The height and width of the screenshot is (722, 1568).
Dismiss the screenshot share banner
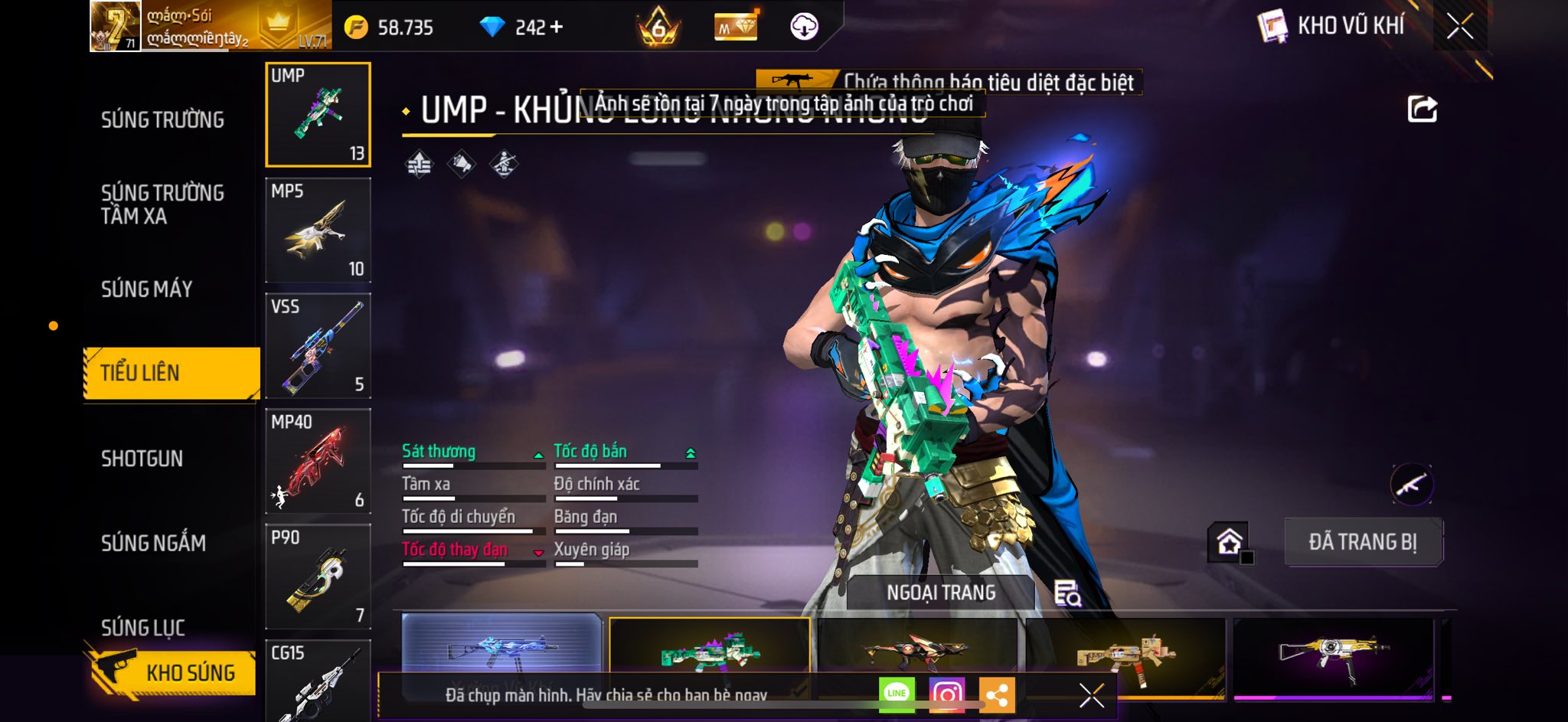pyautogui.click(x=1091, y=695)
